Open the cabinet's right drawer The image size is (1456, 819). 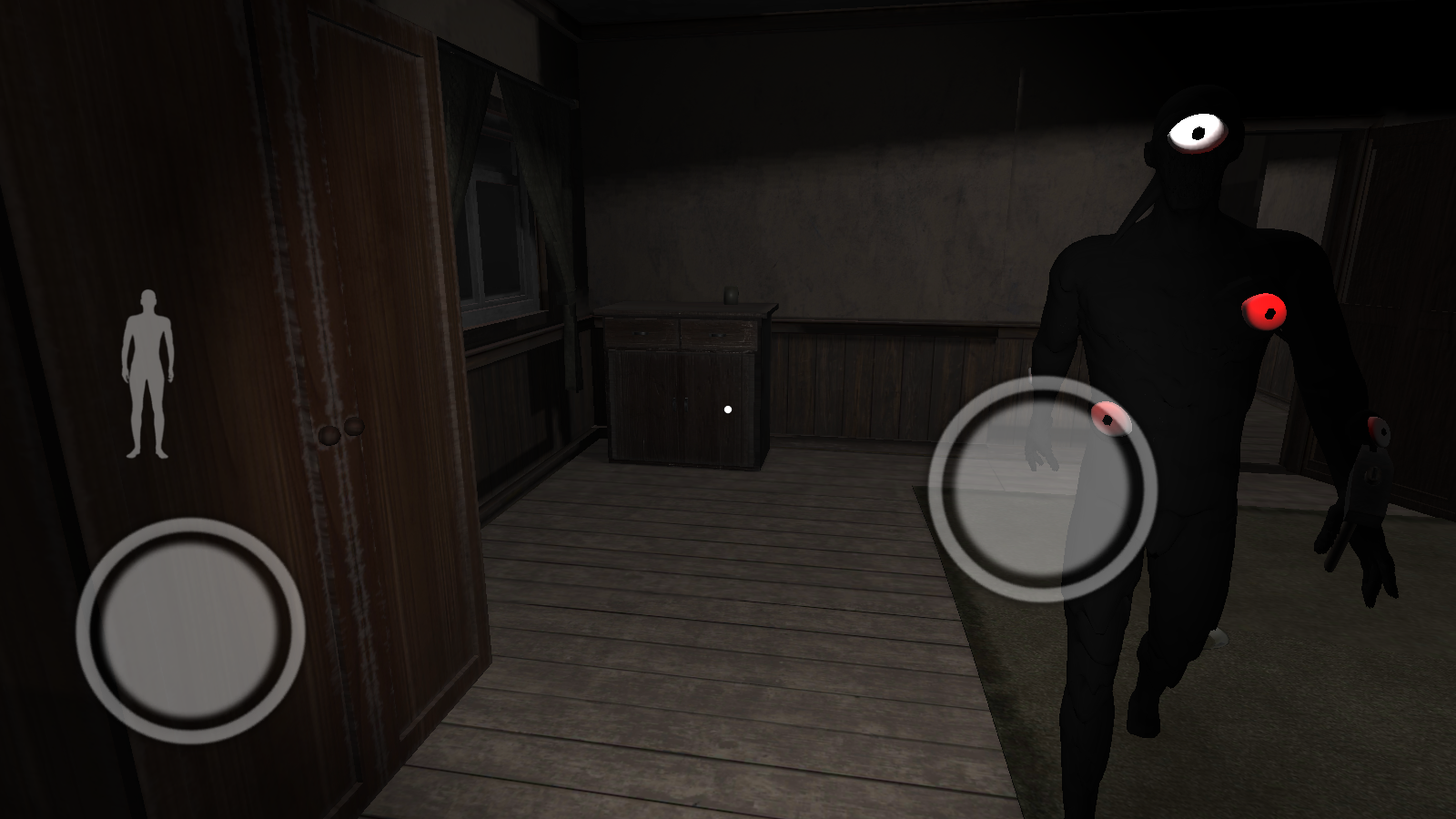point(719,331)
